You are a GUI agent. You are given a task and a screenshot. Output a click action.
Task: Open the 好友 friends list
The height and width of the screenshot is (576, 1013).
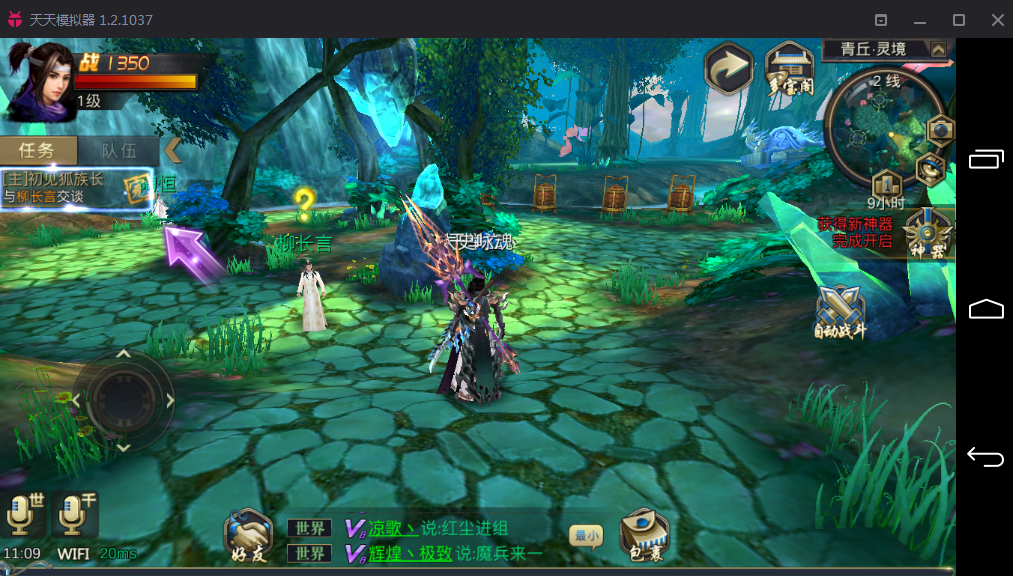tap(248, 535)
